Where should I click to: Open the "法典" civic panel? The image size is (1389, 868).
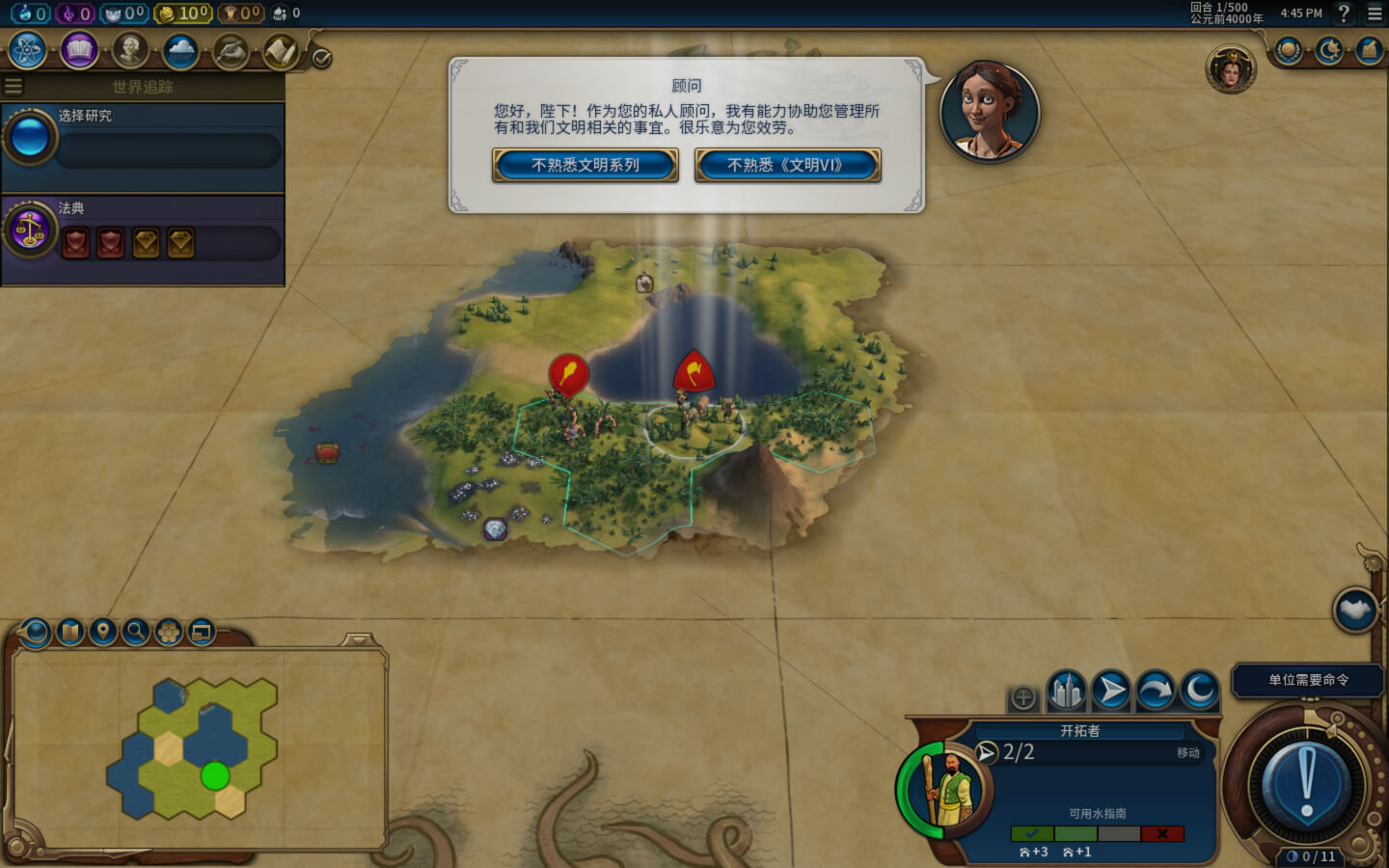tap(143, 233)
